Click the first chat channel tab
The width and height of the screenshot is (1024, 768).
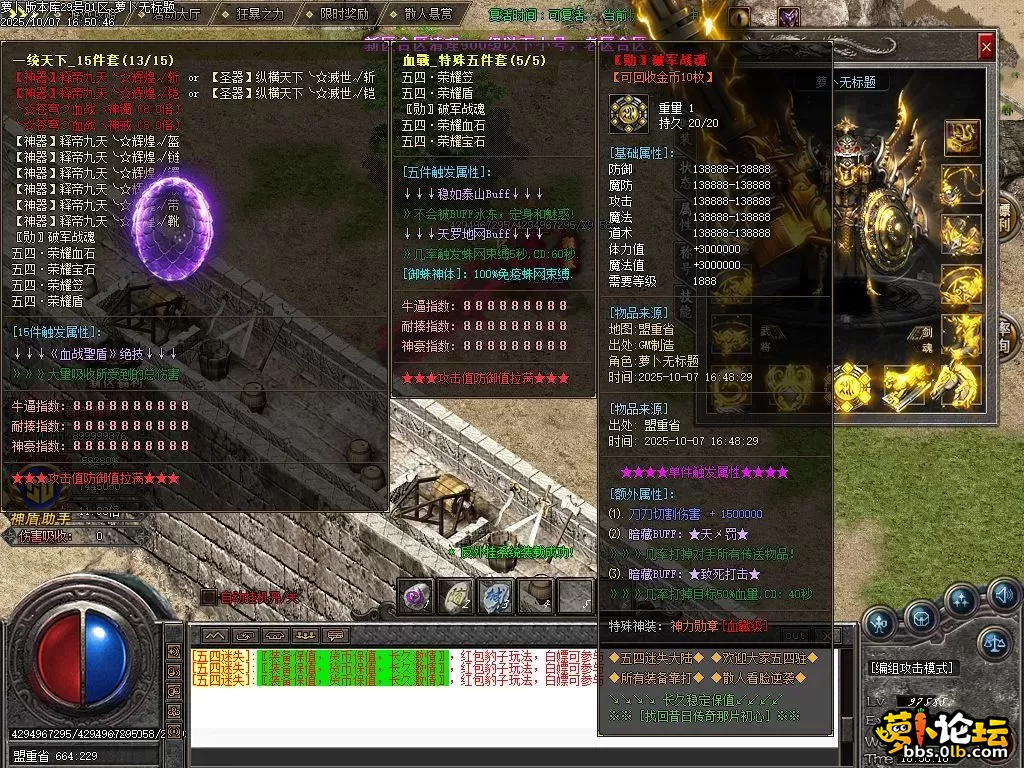[x=215, y=635]
